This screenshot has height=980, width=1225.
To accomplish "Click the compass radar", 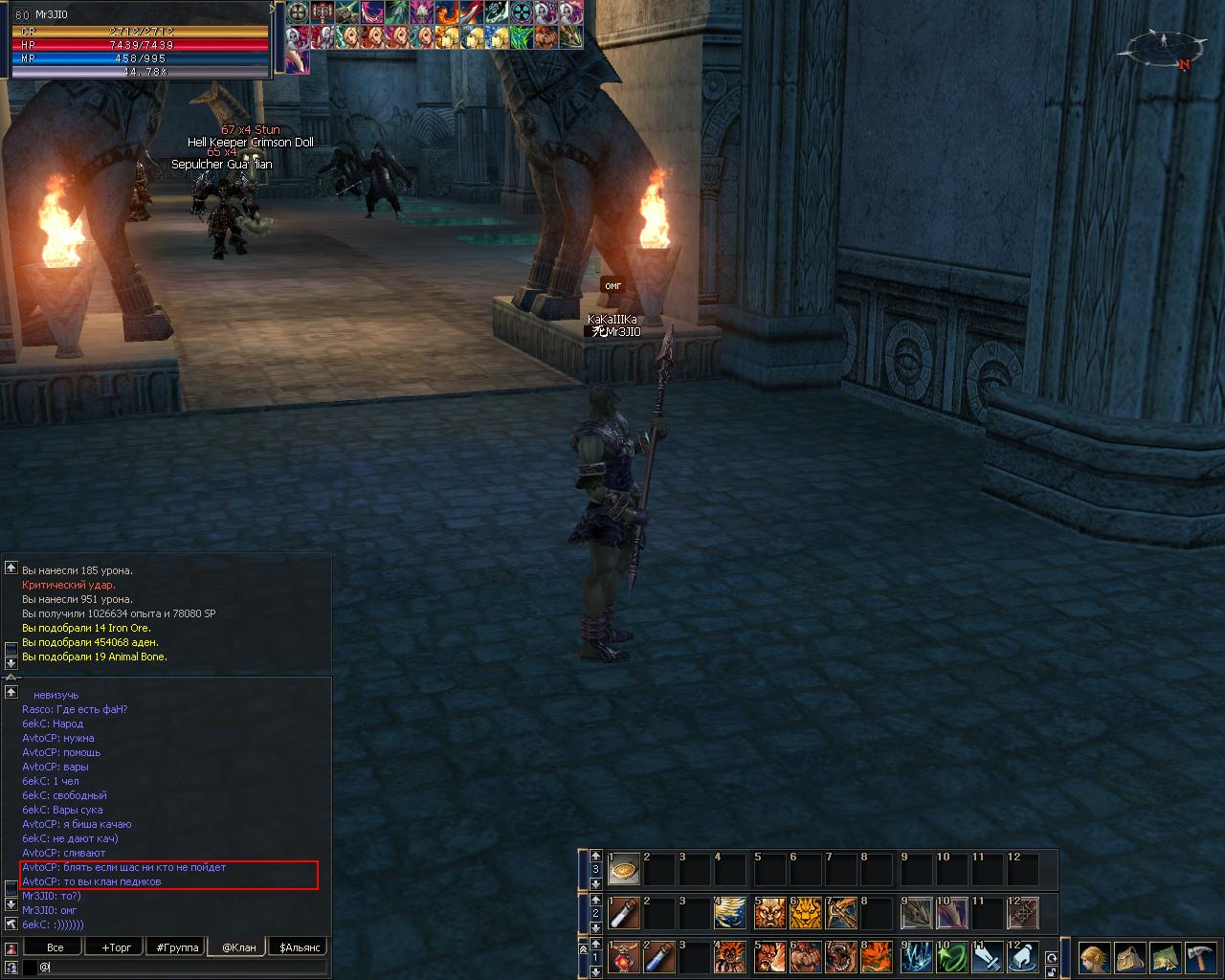I will coord(1164,46).
